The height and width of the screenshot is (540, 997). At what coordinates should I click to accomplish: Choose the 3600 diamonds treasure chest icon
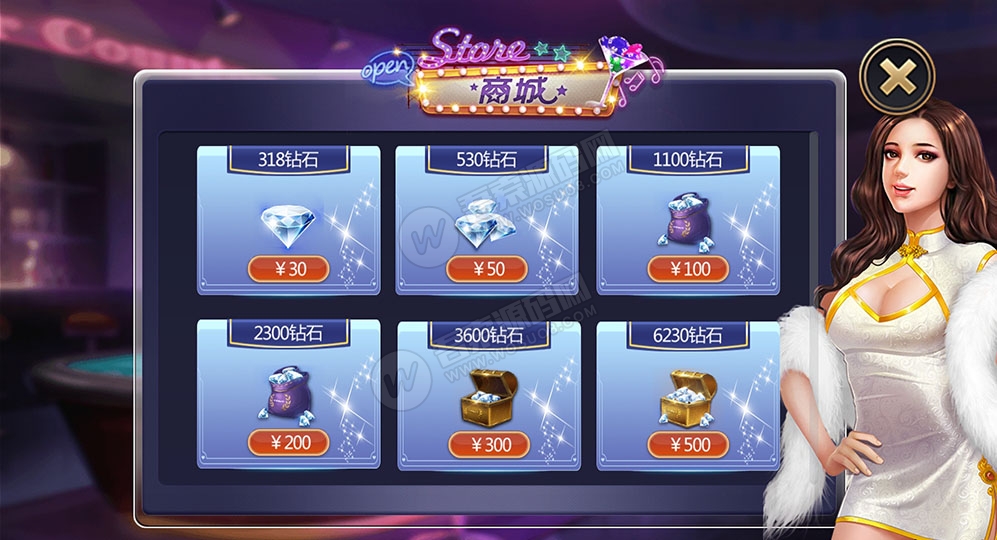pyautogui.click(x=486, y=397)
